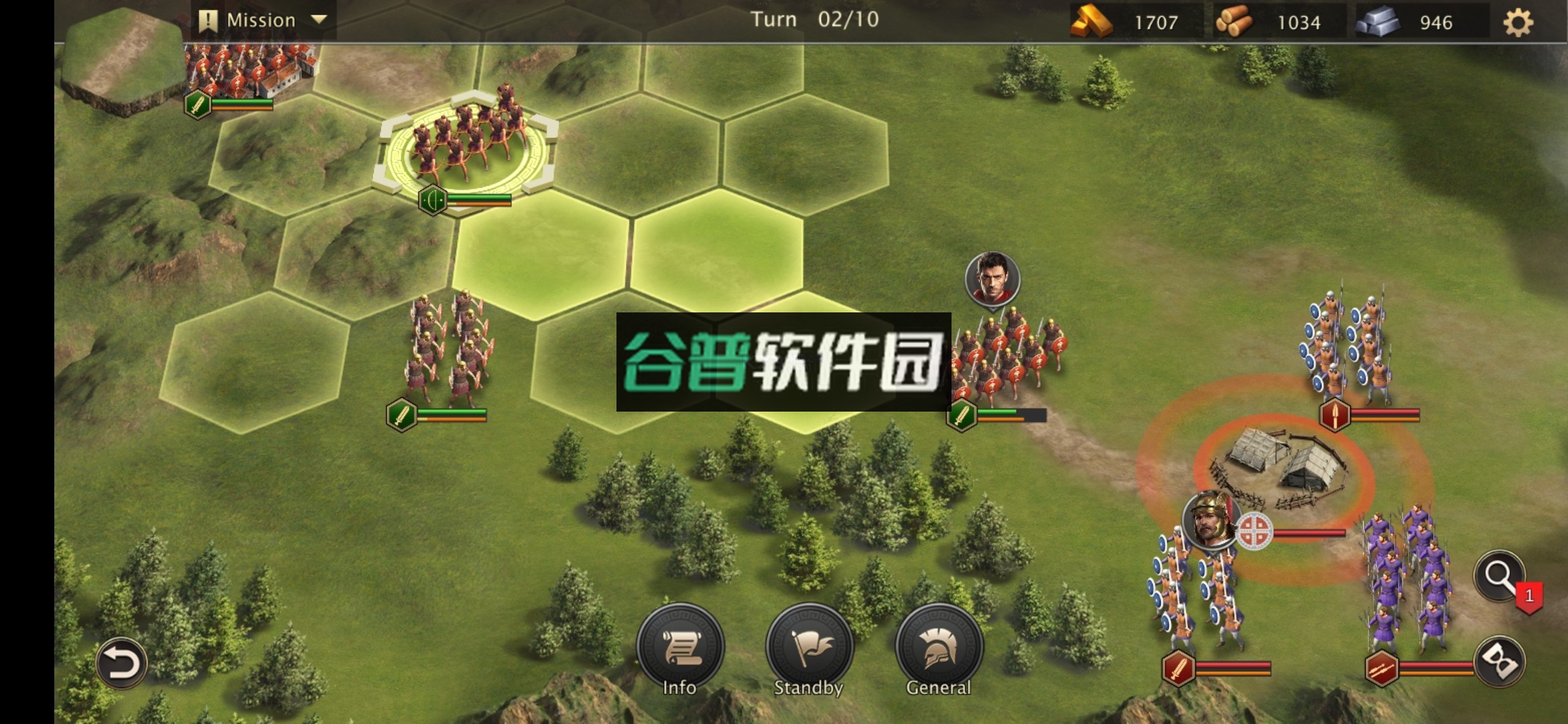
Task: Tap the wooden logs resource icon
Action: point(1236,21)
